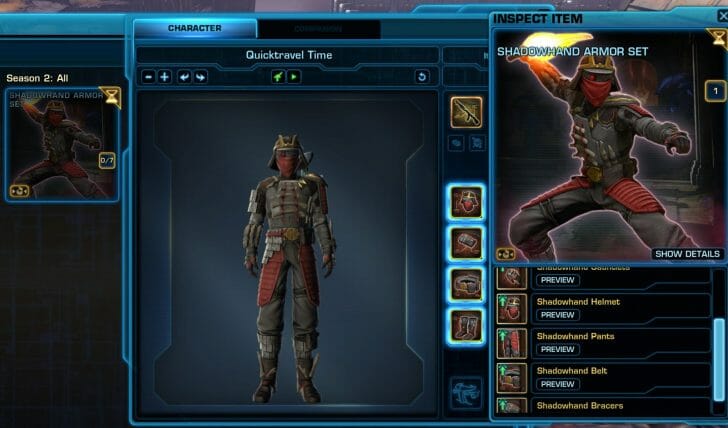The width and height of the screenshot is (728, 428).
Task: Click the green play animation button
Action: (294, 76)
